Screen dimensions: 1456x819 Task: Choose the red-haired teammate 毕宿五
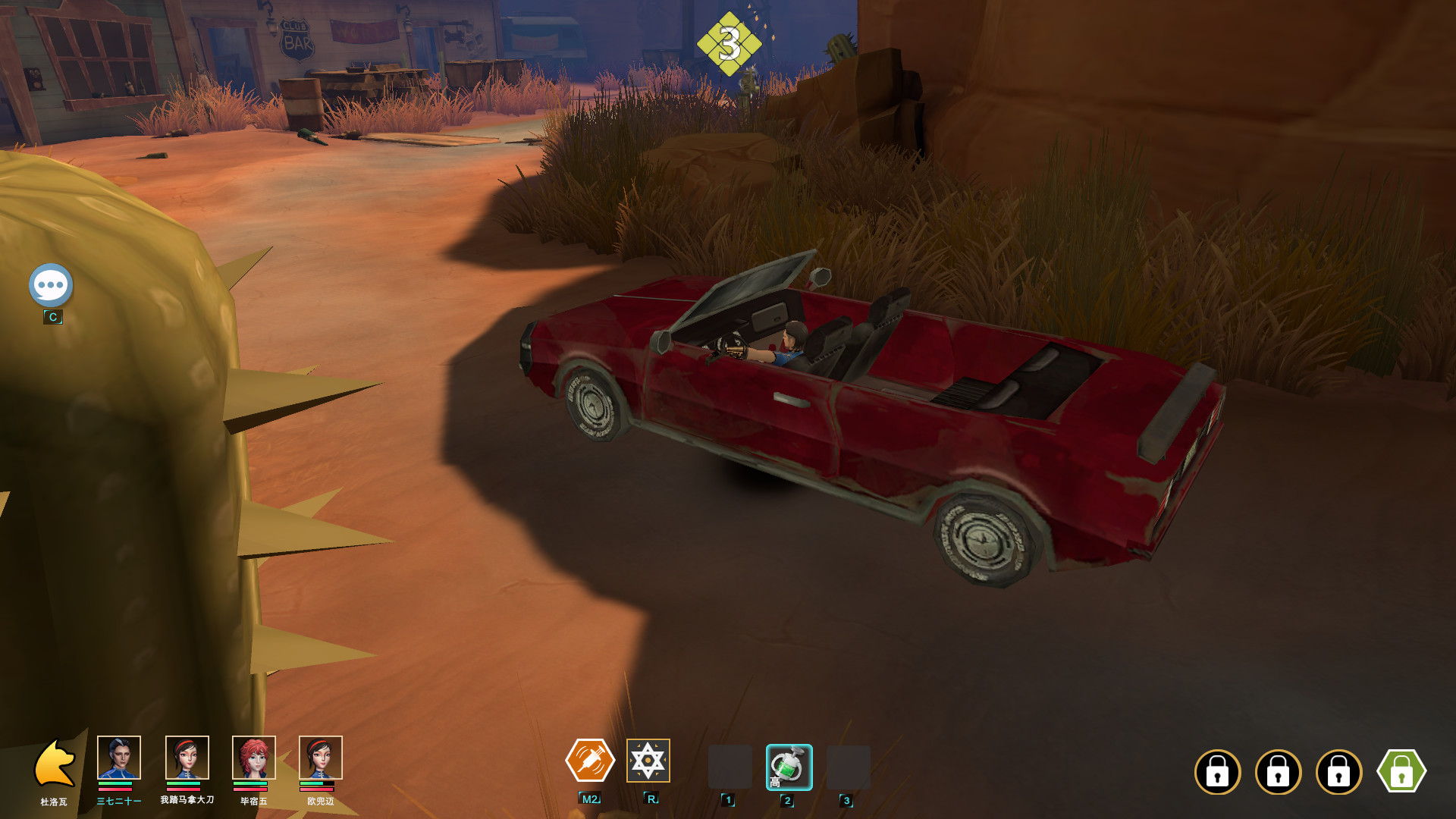(253, 758)
